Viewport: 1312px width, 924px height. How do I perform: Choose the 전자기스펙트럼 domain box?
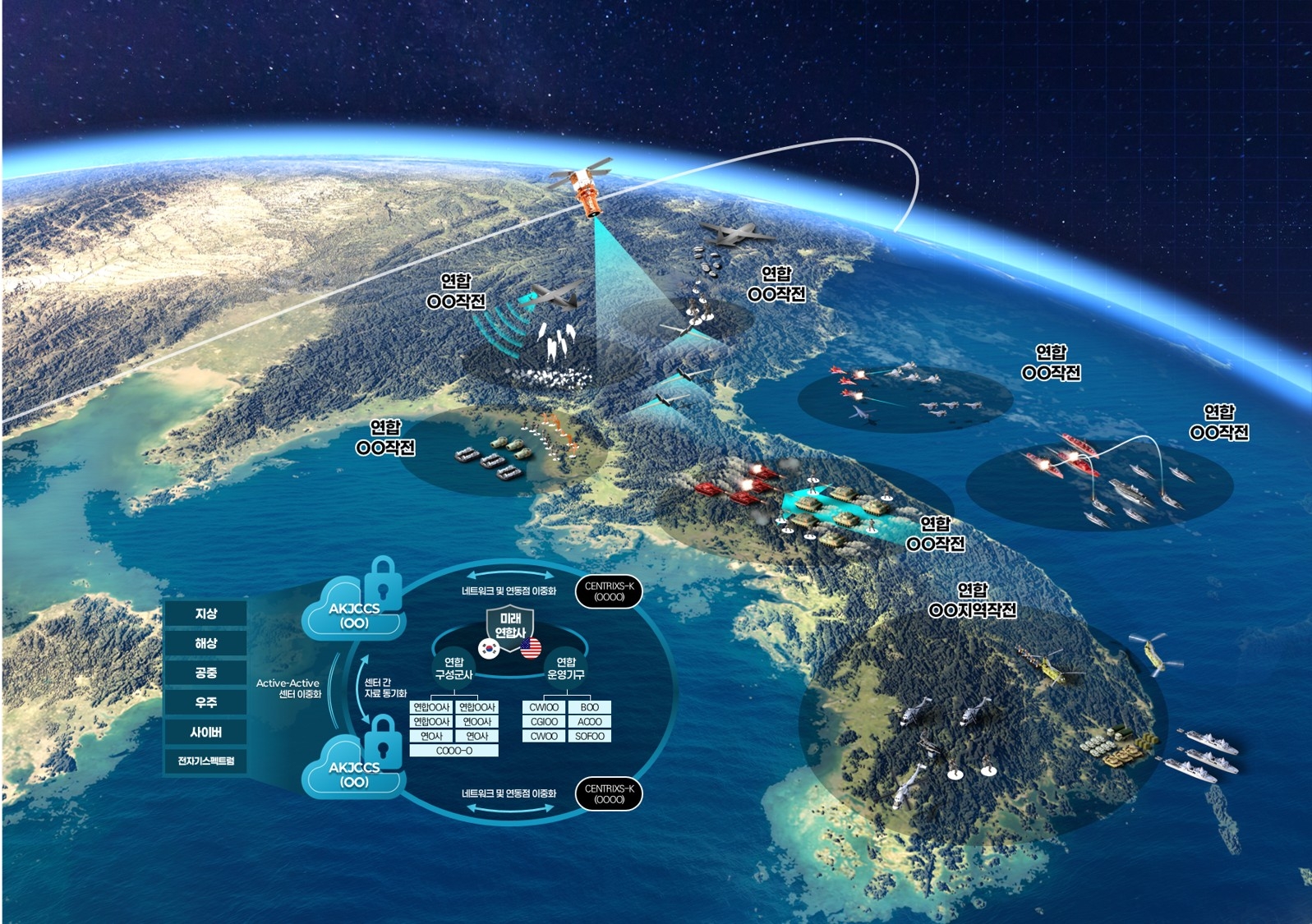click(x=205, y=761)
